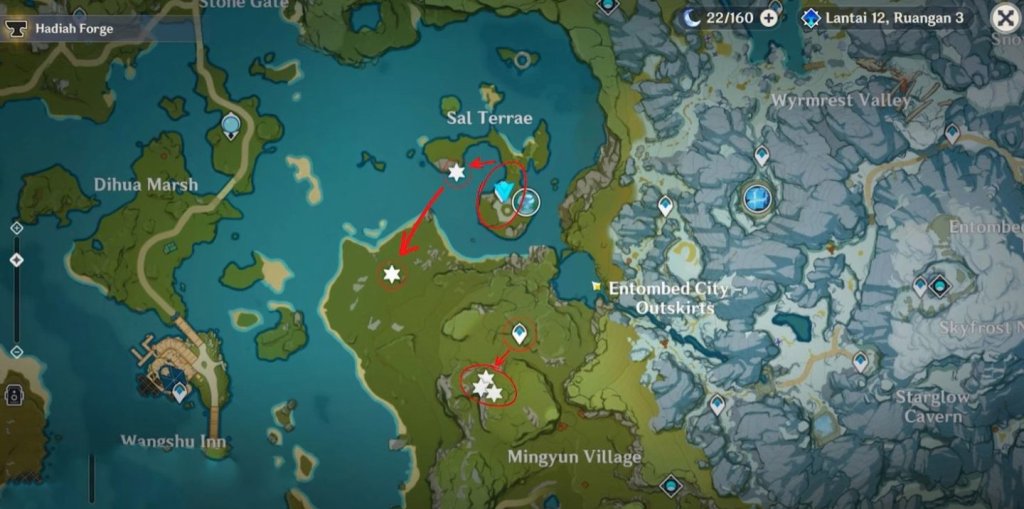Image resolution: width=1024 pixels, height=509 pixels.
Task: Select the teleport waypoint circled above Mingyun Village
Action: point(519,332)
